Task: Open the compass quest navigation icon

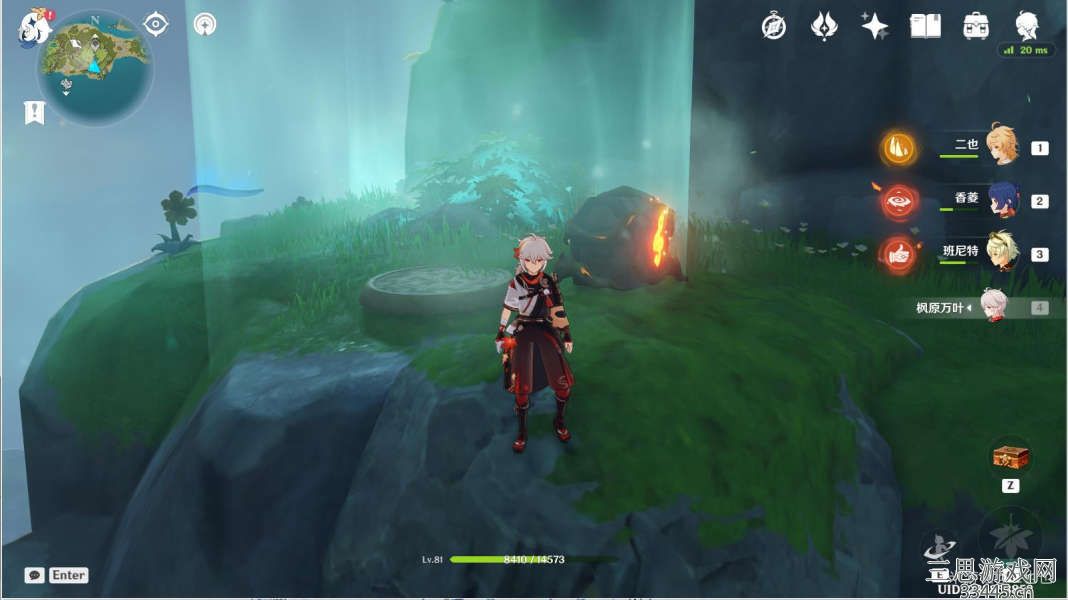Action: tap(773, 27)
